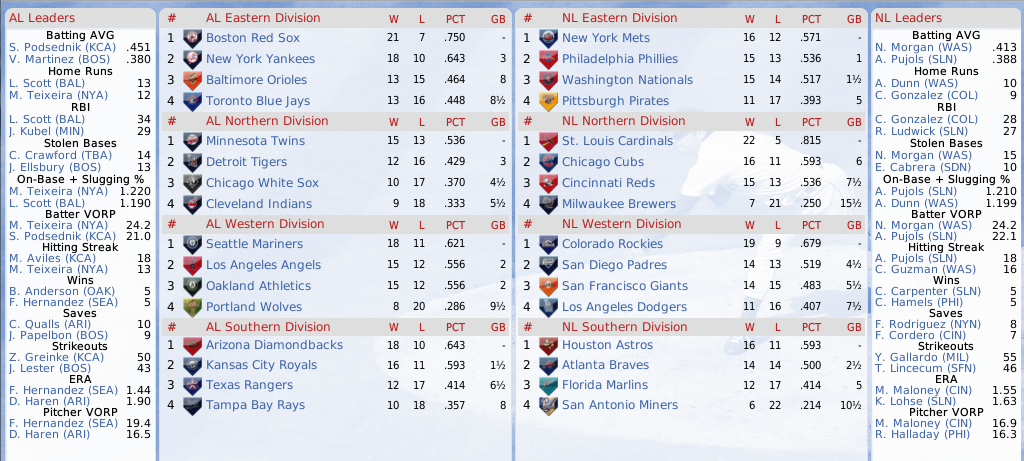
Task: Open the Boston Red Sox team page
Action: (252, 38)
